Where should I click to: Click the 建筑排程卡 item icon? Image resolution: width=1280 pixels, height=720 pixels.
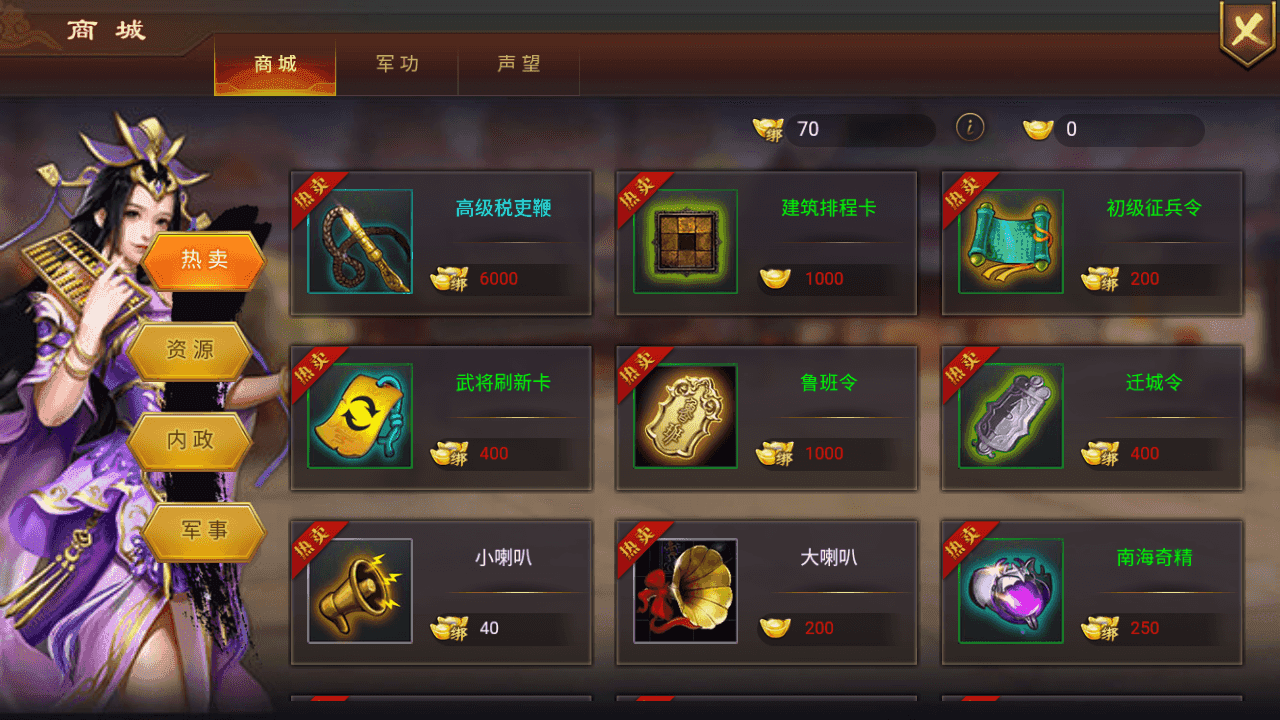684,240
